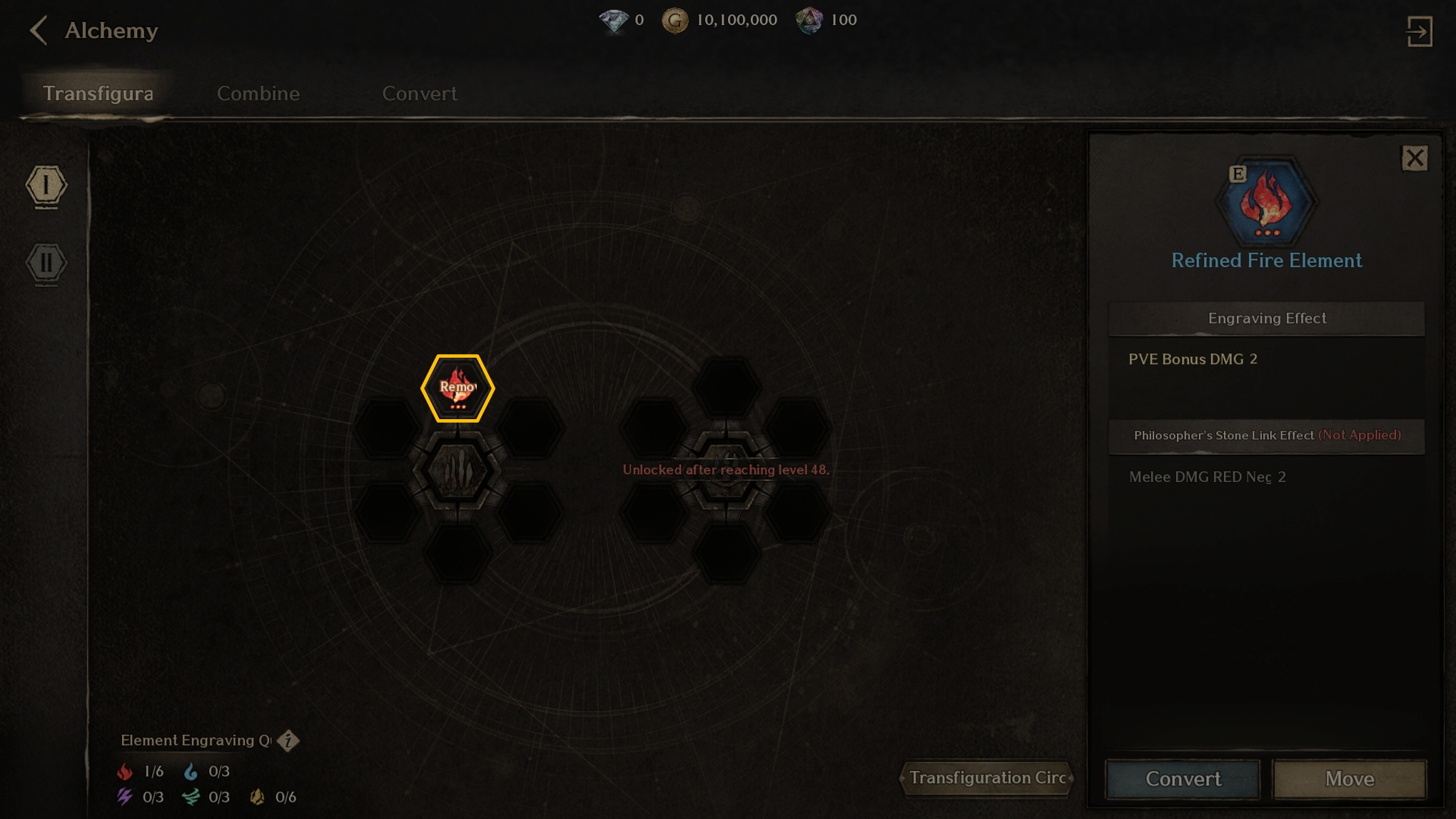Remove the engraved fire element slot
The height and width of the screenshot is (819, 1456).
coord(457,388)
